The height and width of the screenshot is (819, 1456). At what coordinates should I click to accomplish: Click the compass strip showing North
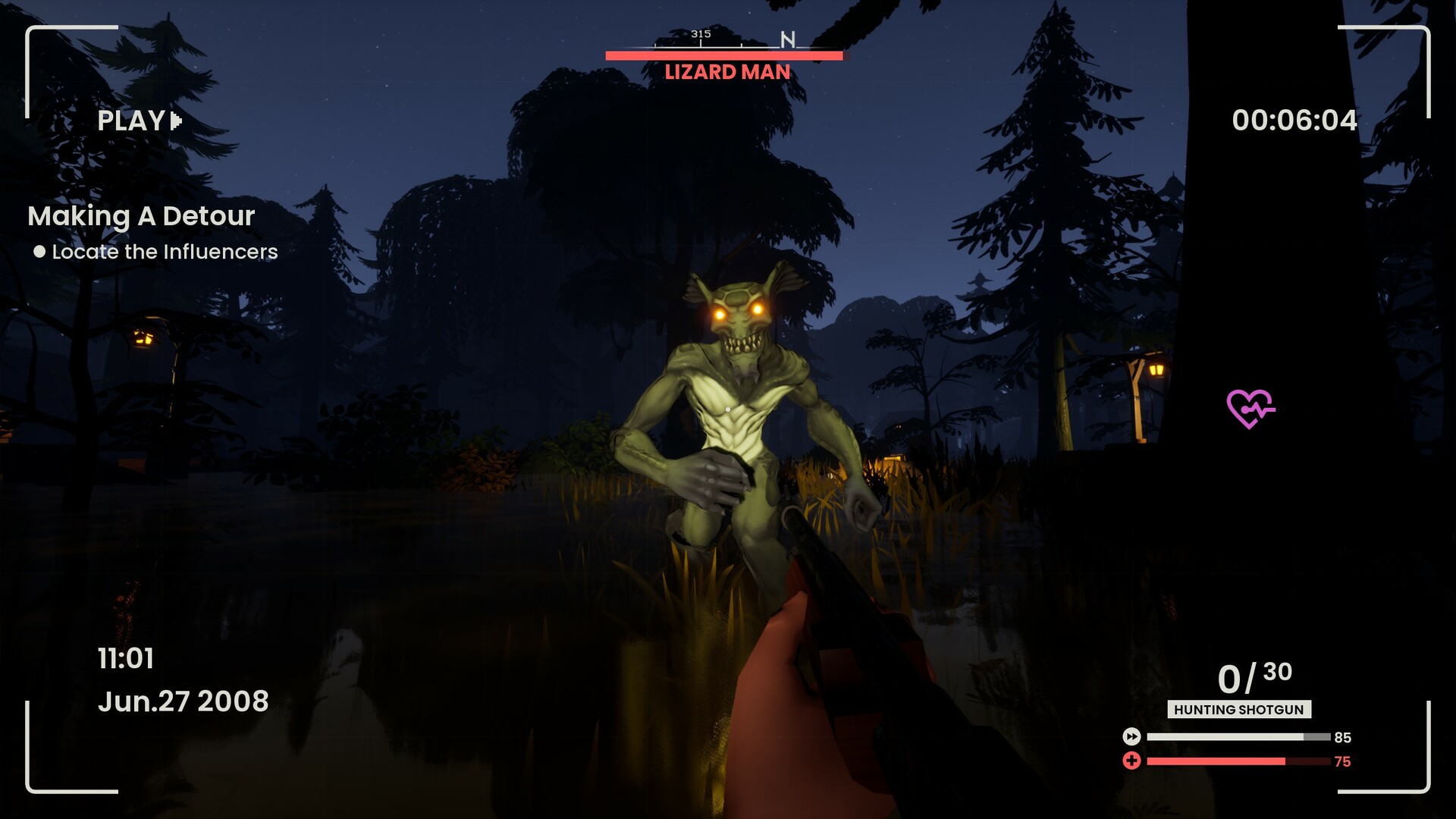point(724,39)
